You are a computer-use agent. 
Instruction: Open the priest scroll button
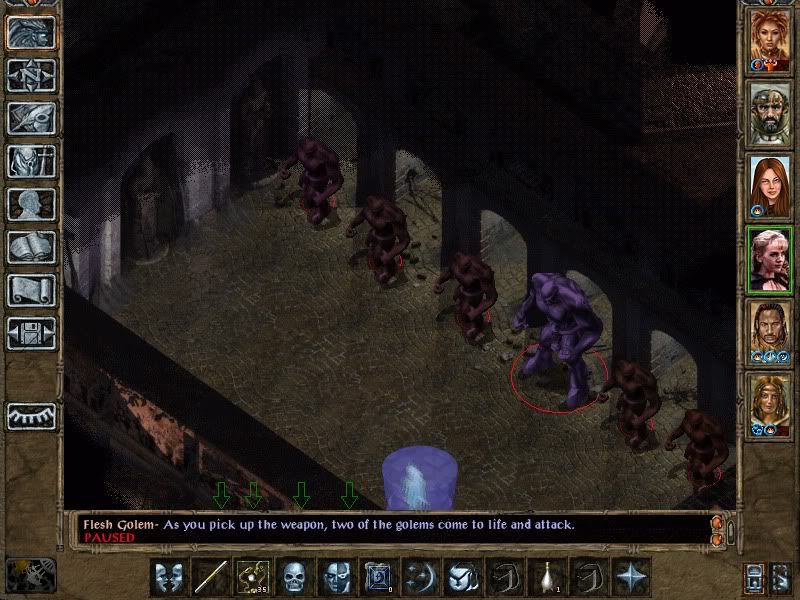pyautogui.click(x=31, y=290)
